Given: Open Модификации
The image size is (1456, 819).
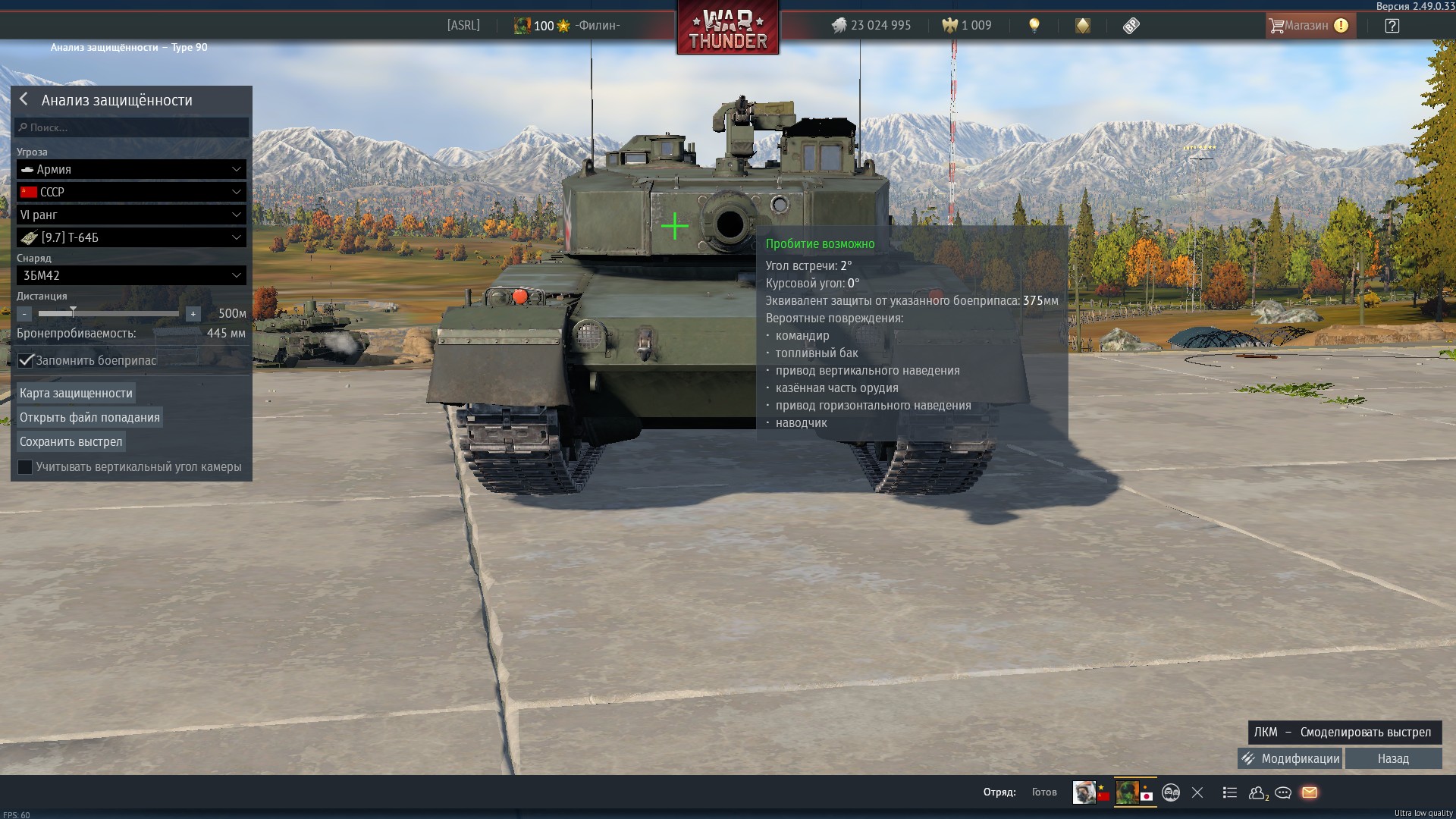Looking at the screenshot, I should pos(1291,758).
